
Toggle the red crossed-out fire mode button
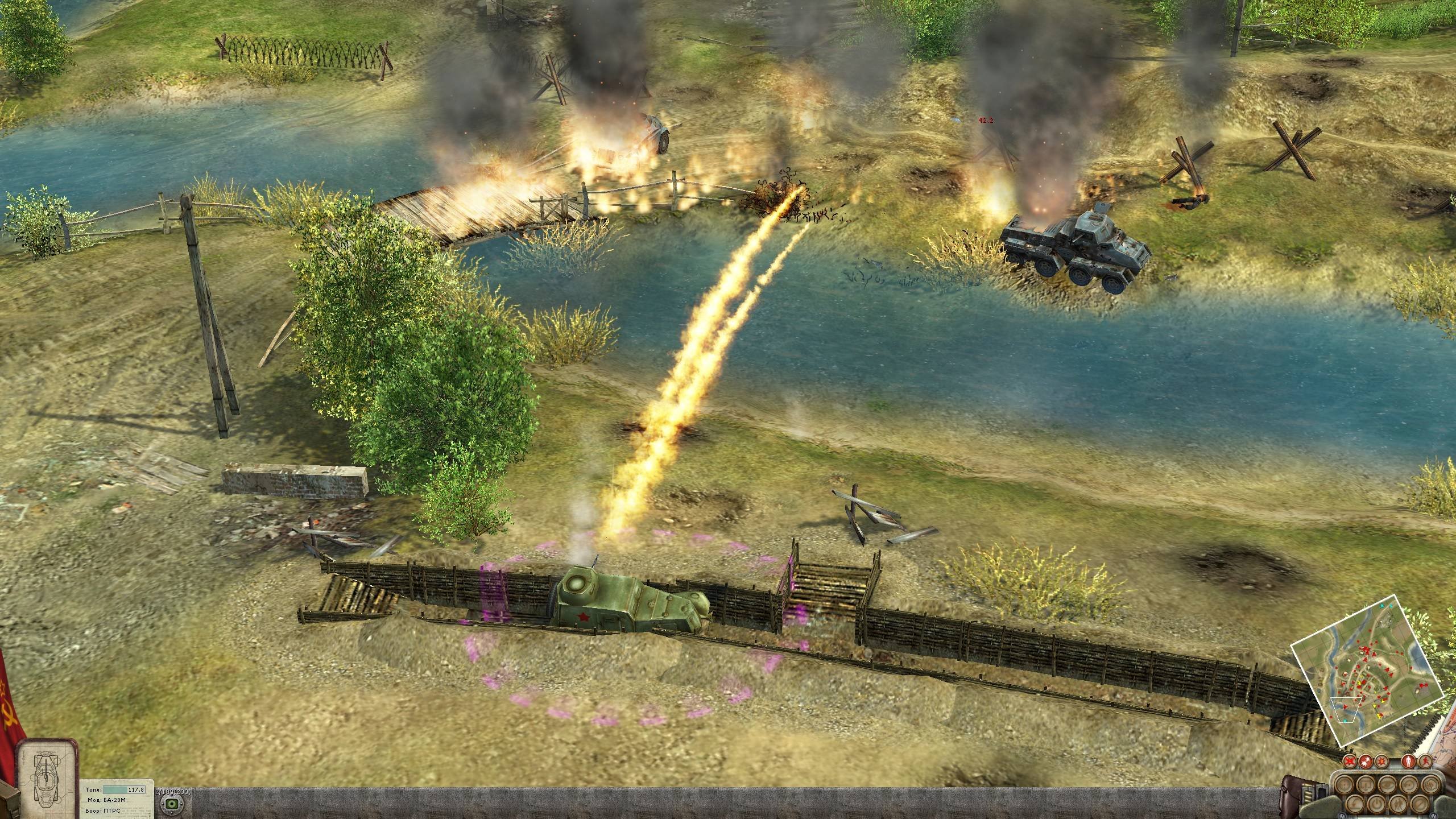(x=1350, y=761)
